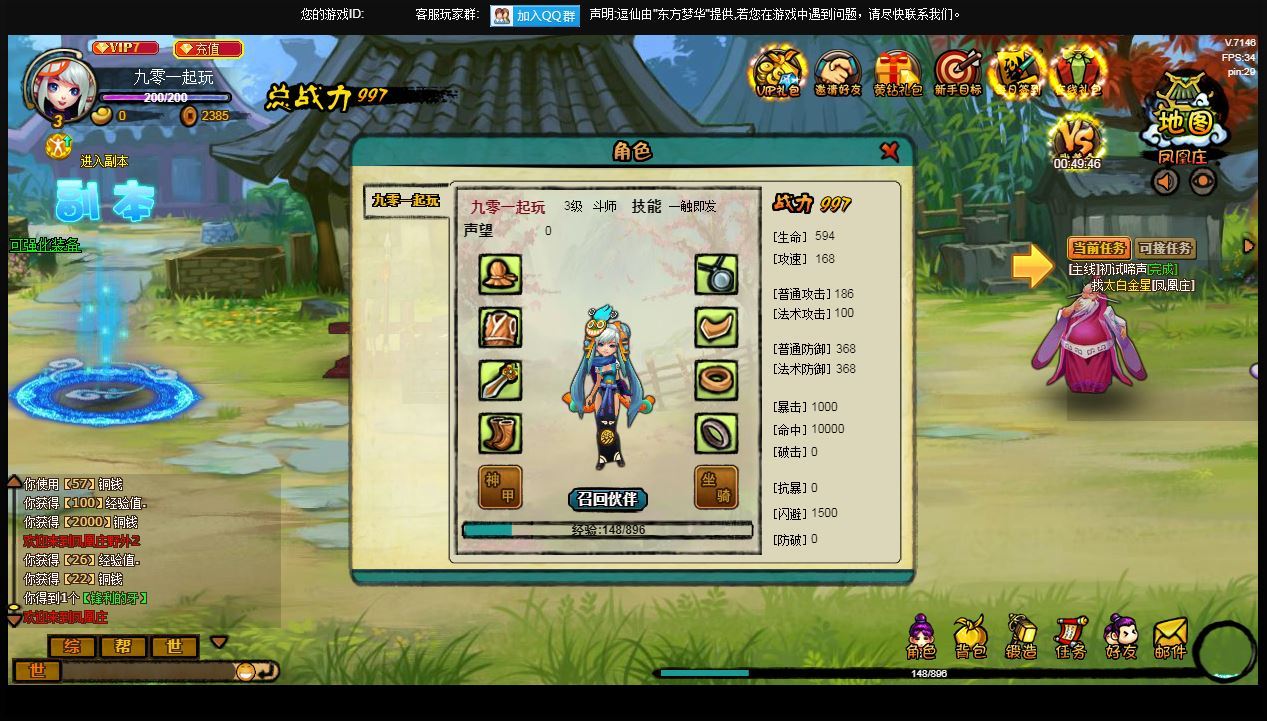This screenshot has height=721, width=1267.
Task: Open the 邮件 mailbox
Action: pos(1170,638)
